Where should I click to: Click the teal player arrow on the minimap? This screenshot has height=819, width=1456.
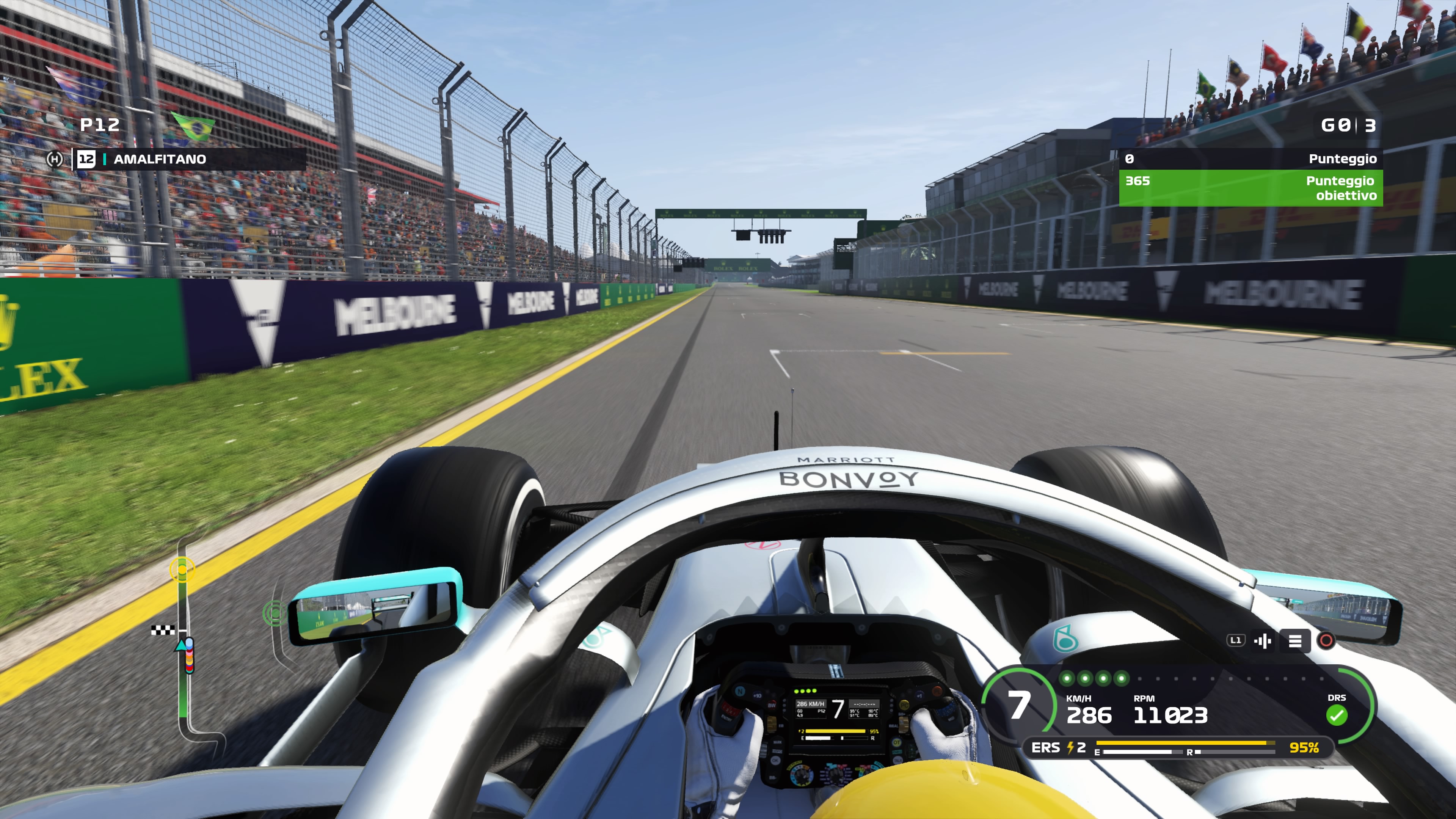click(182, 645)
